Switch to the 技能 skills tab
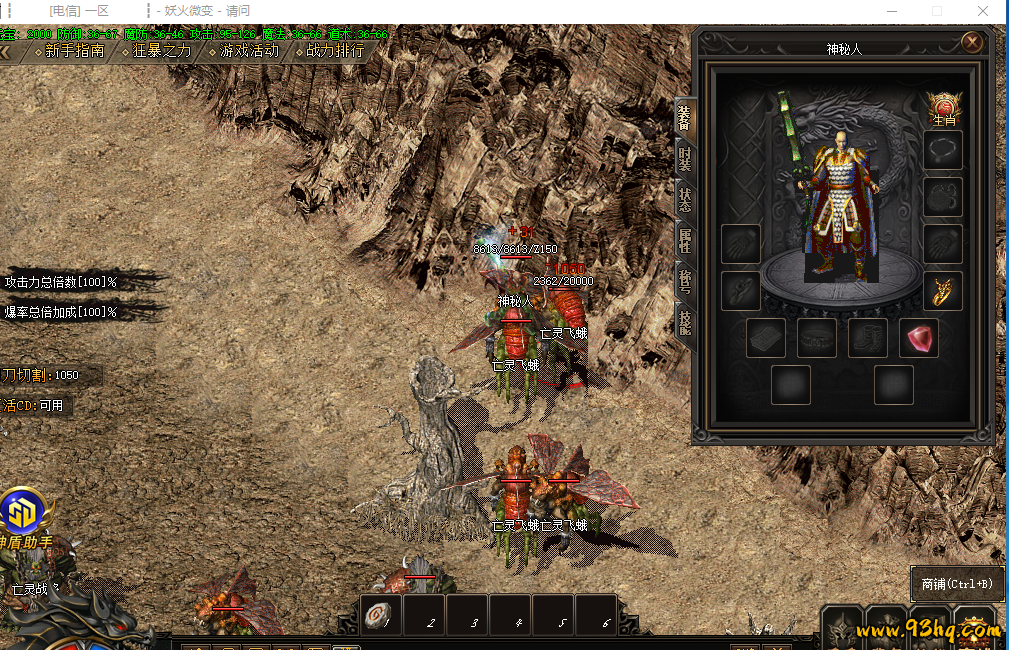The width and height of the screenshot is (1009, 650). pos(684,322)
